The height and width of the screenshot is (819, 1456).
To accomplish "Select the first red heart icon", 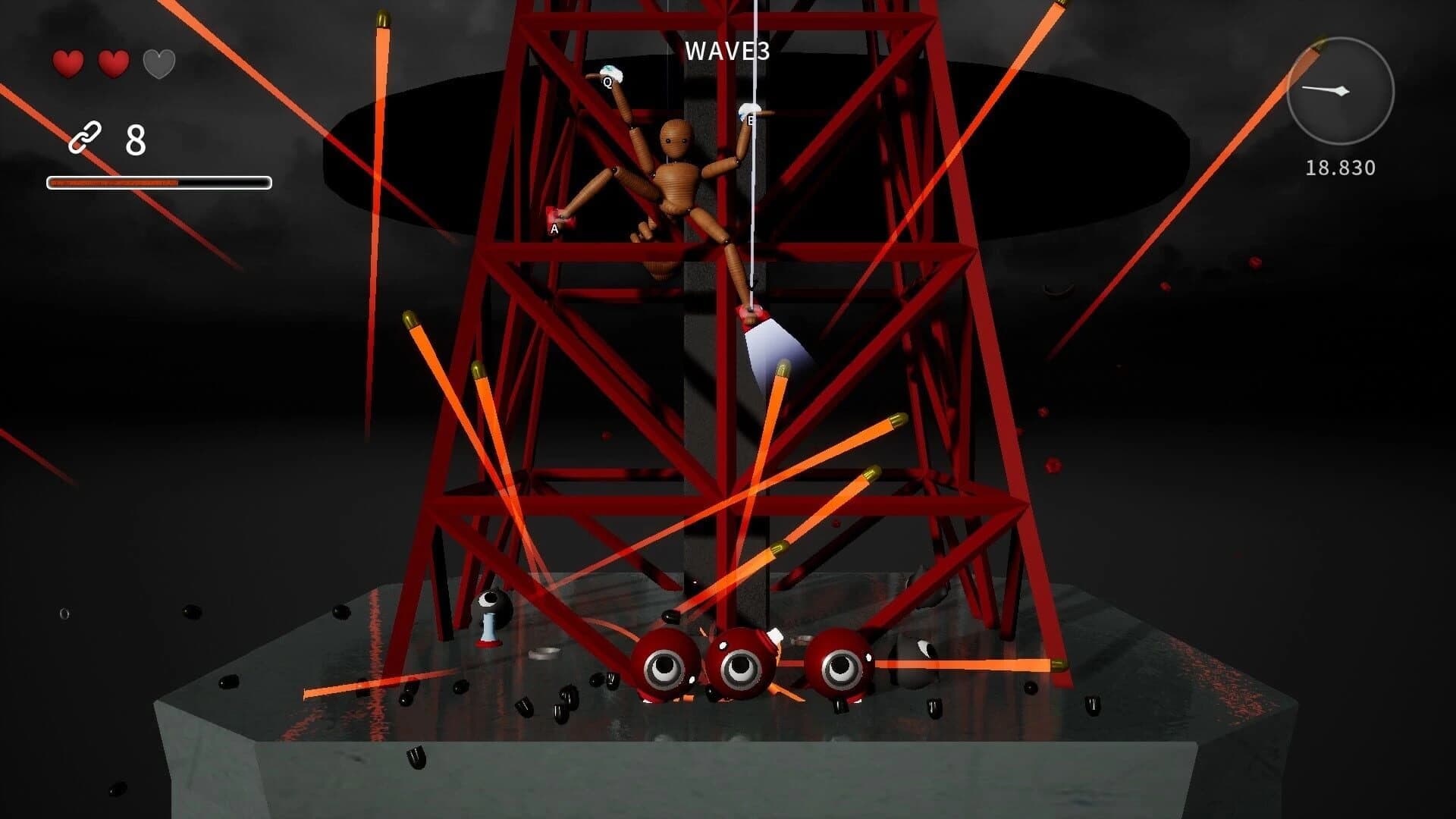I will point(67,64).
